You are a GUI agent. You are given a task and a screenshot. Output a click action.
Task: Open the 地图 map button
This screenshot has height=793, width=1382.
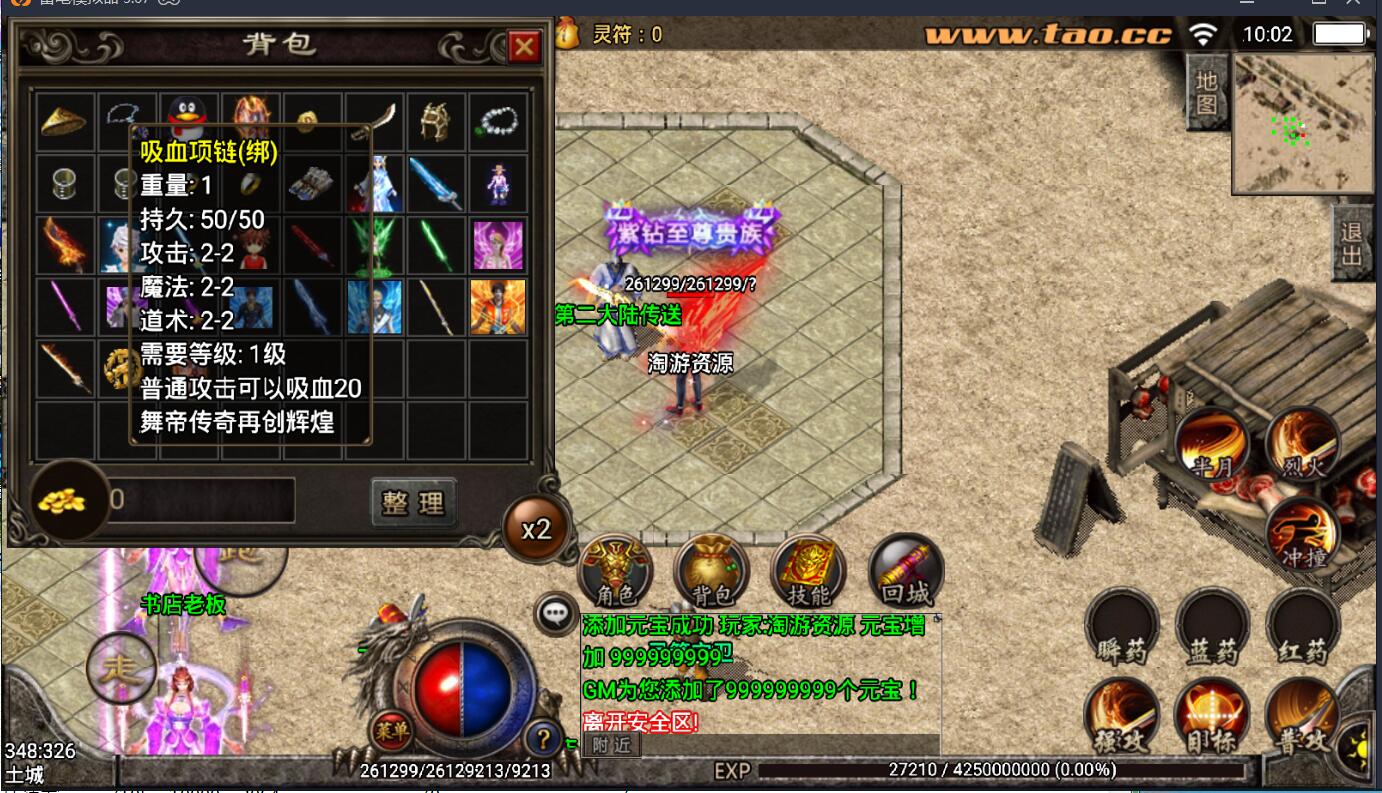(1208, 92)
